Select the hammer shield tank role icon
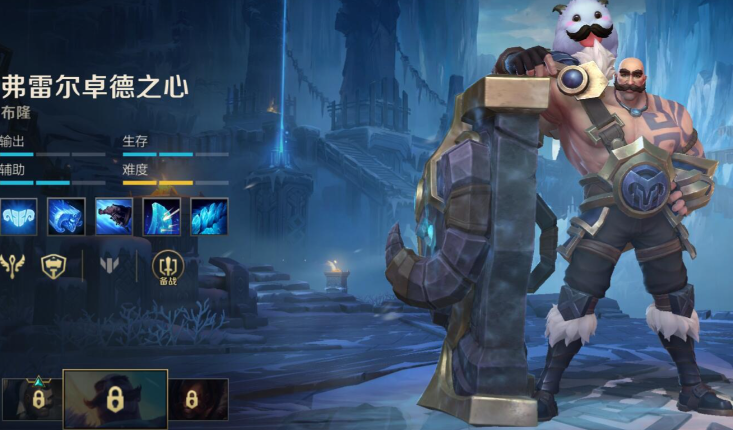 (x=53, y=266)
